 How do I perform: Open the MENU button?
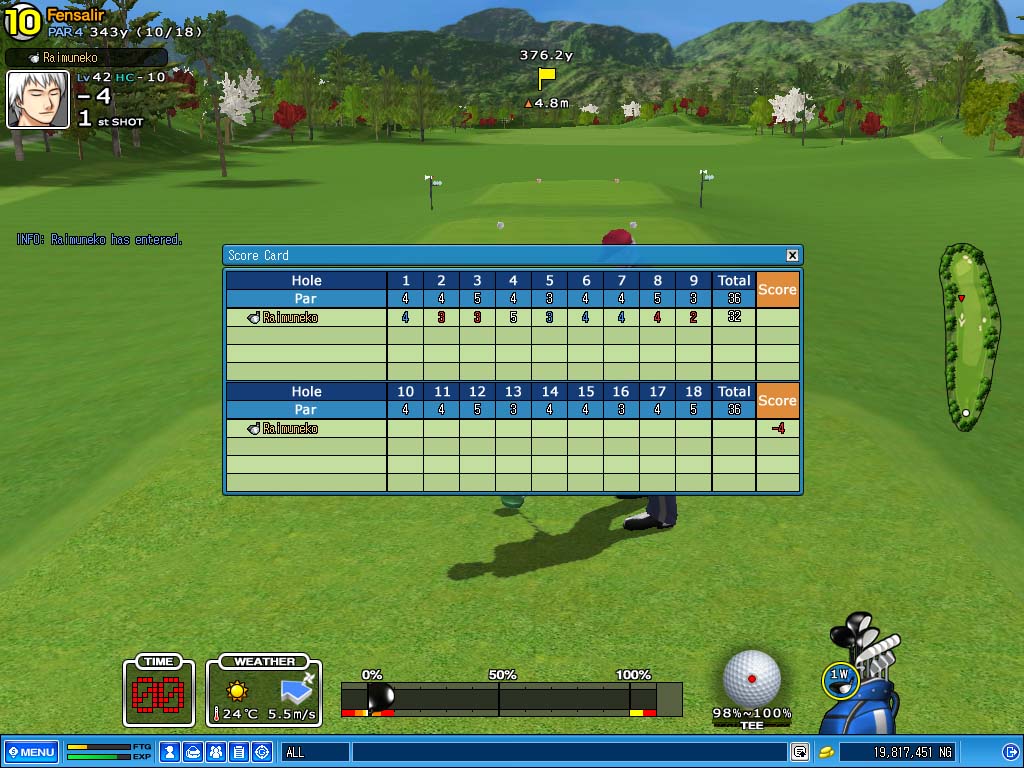(x=30, y=752)
